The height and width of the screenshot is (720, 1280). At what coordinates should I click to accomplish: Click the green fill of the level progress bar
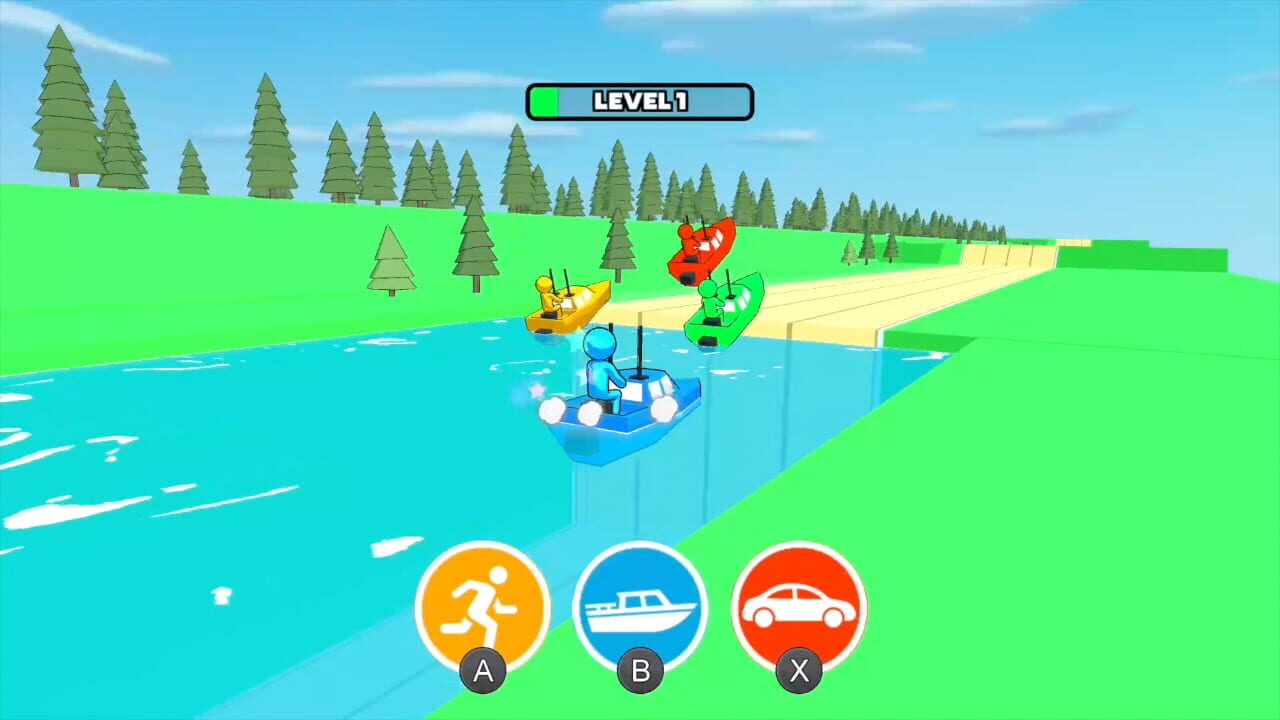546,102
